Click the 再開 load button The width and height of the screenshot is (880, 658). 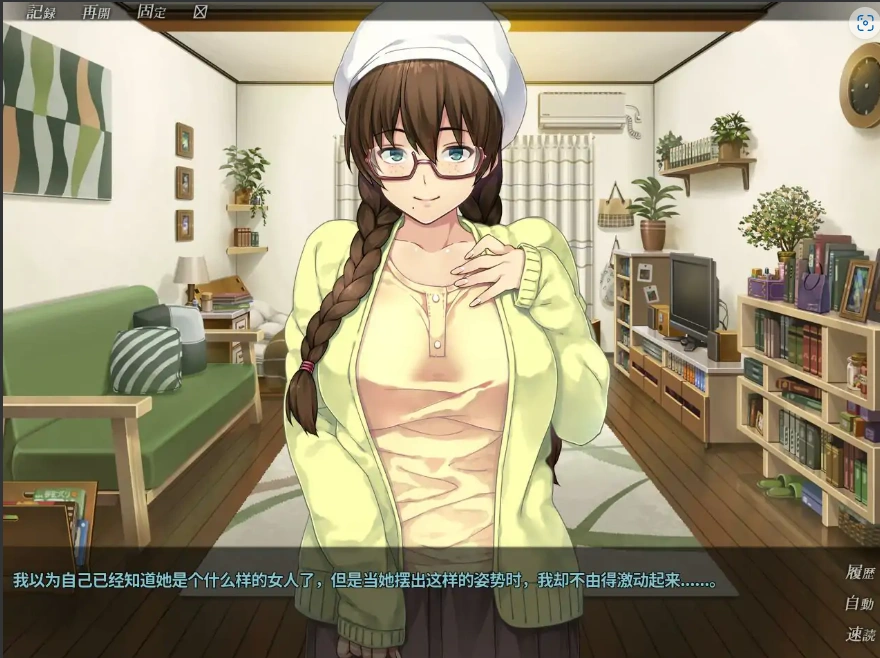(96, 12)
